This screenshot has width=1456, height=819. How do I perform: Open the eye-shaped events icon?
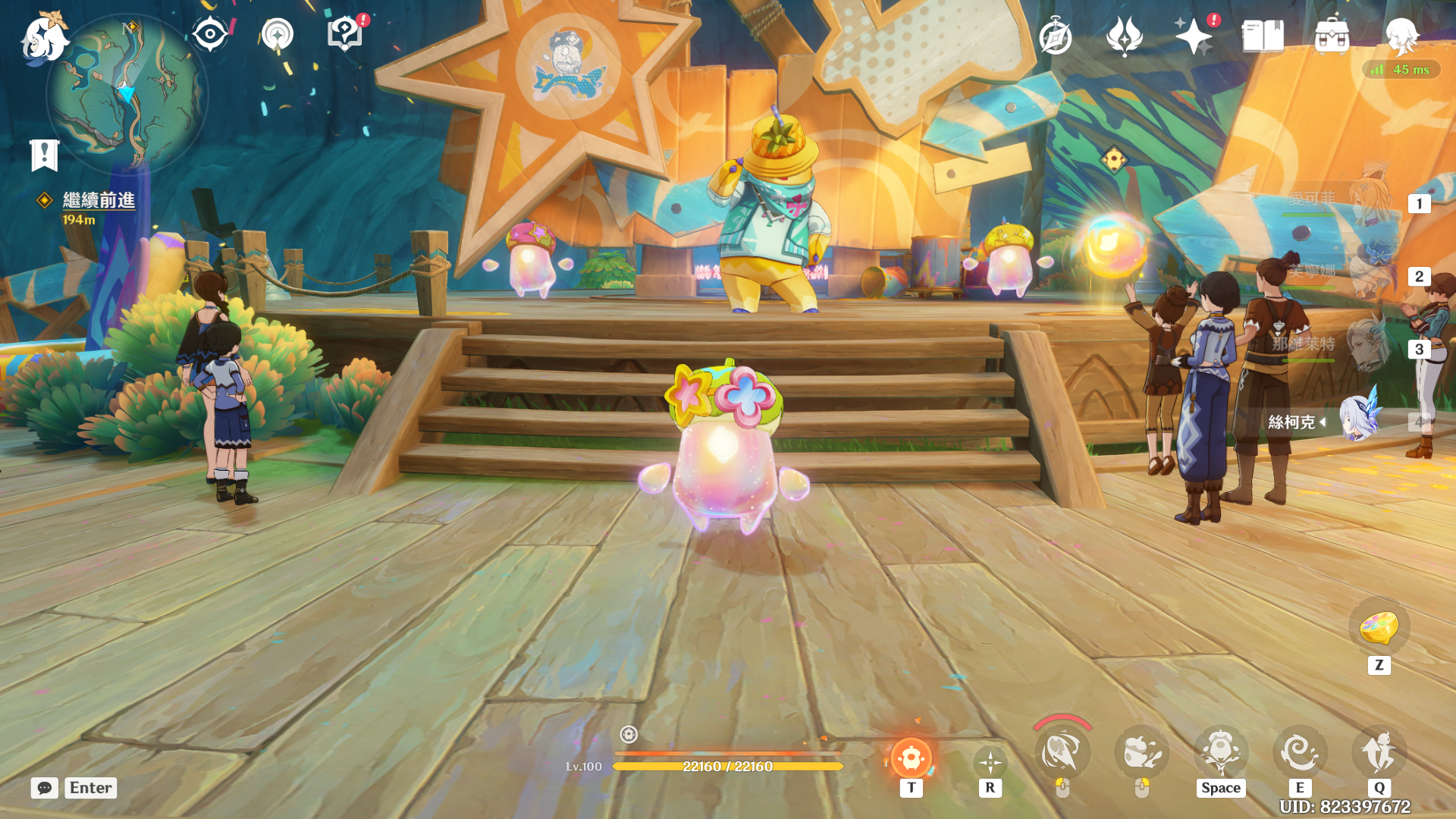pos(209,34)
